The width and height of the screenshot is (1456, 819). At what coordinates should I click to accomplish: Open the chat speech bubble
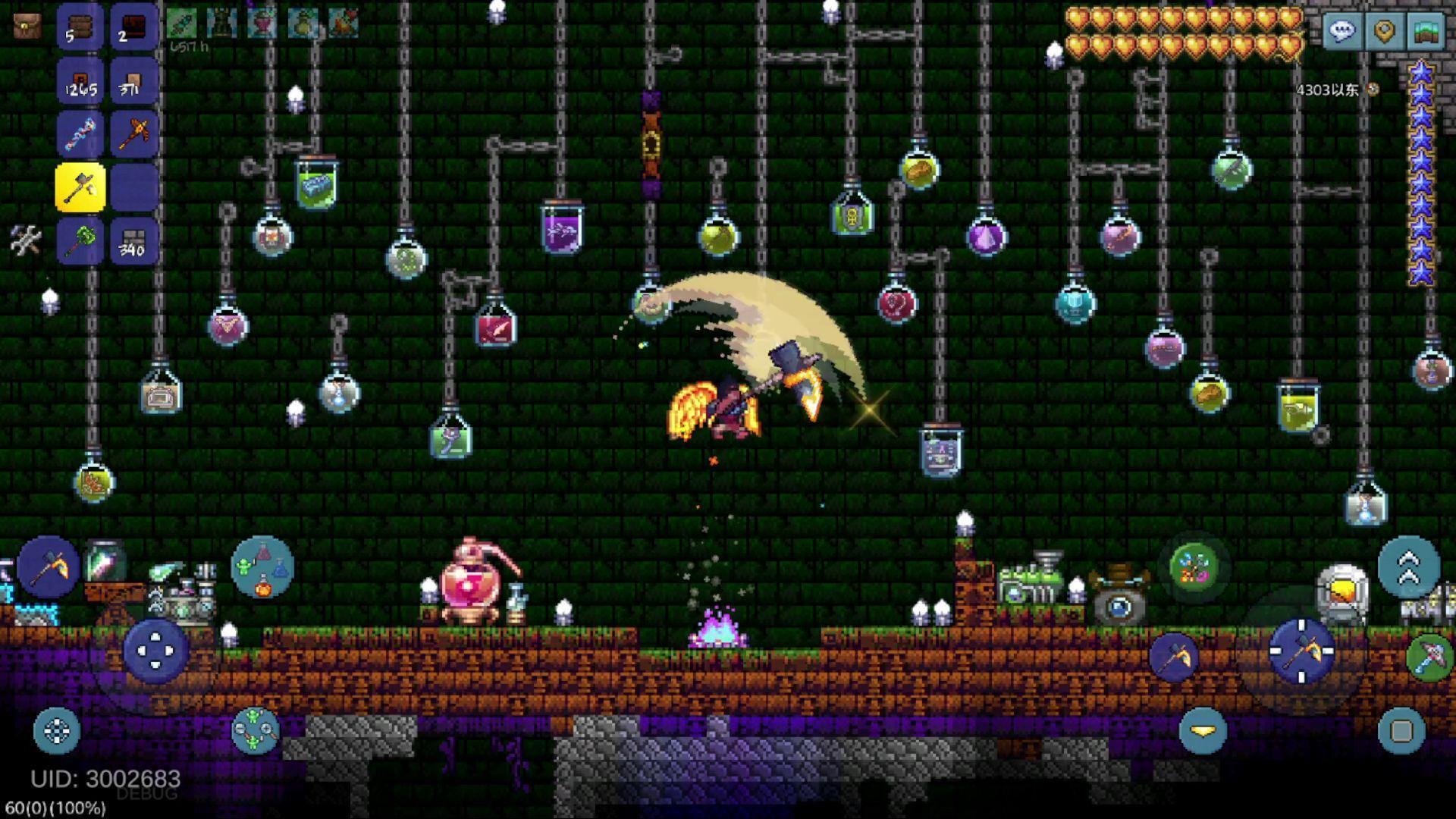(x=1341, y=32)
